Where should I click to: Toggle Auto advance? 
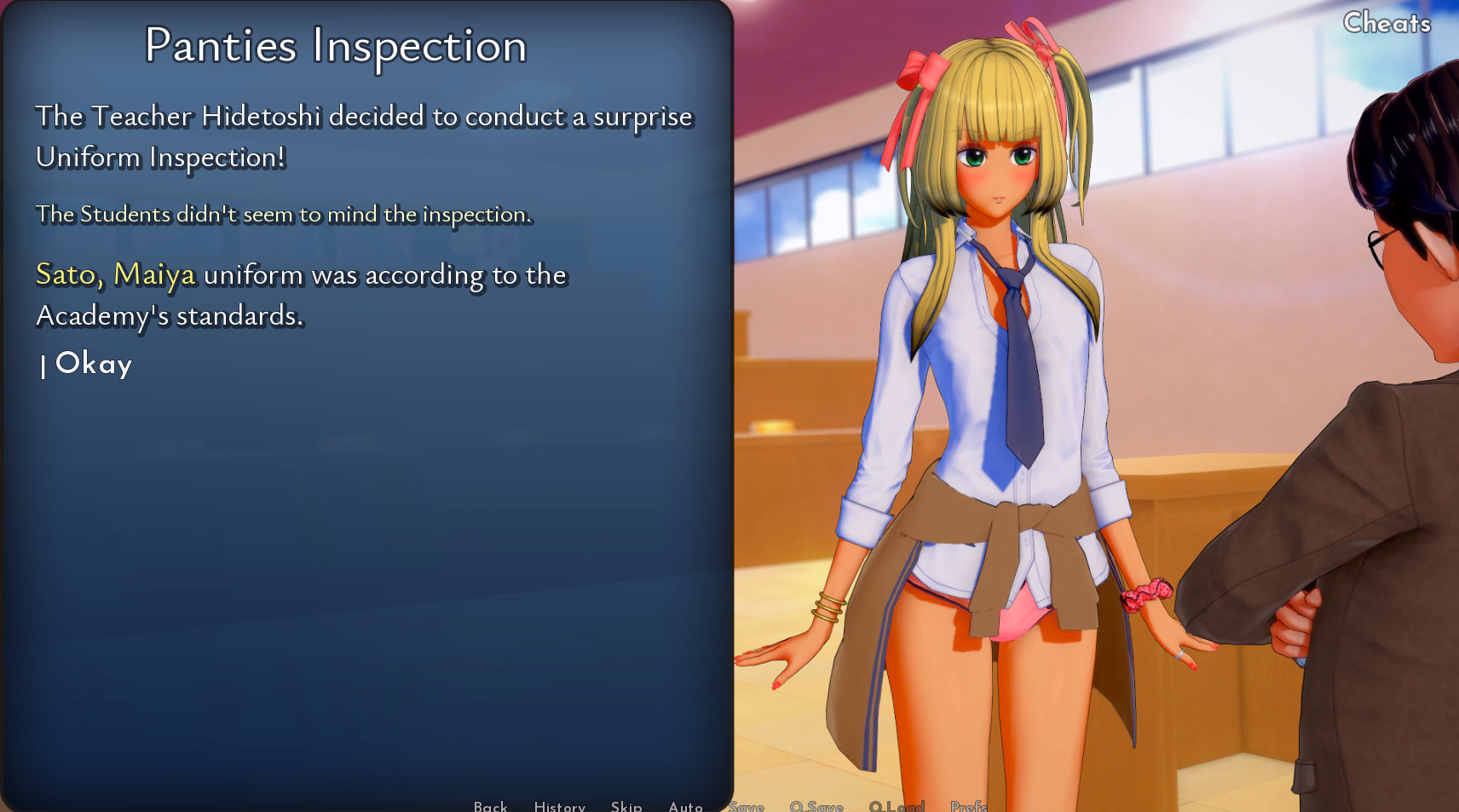pos(685,806)
